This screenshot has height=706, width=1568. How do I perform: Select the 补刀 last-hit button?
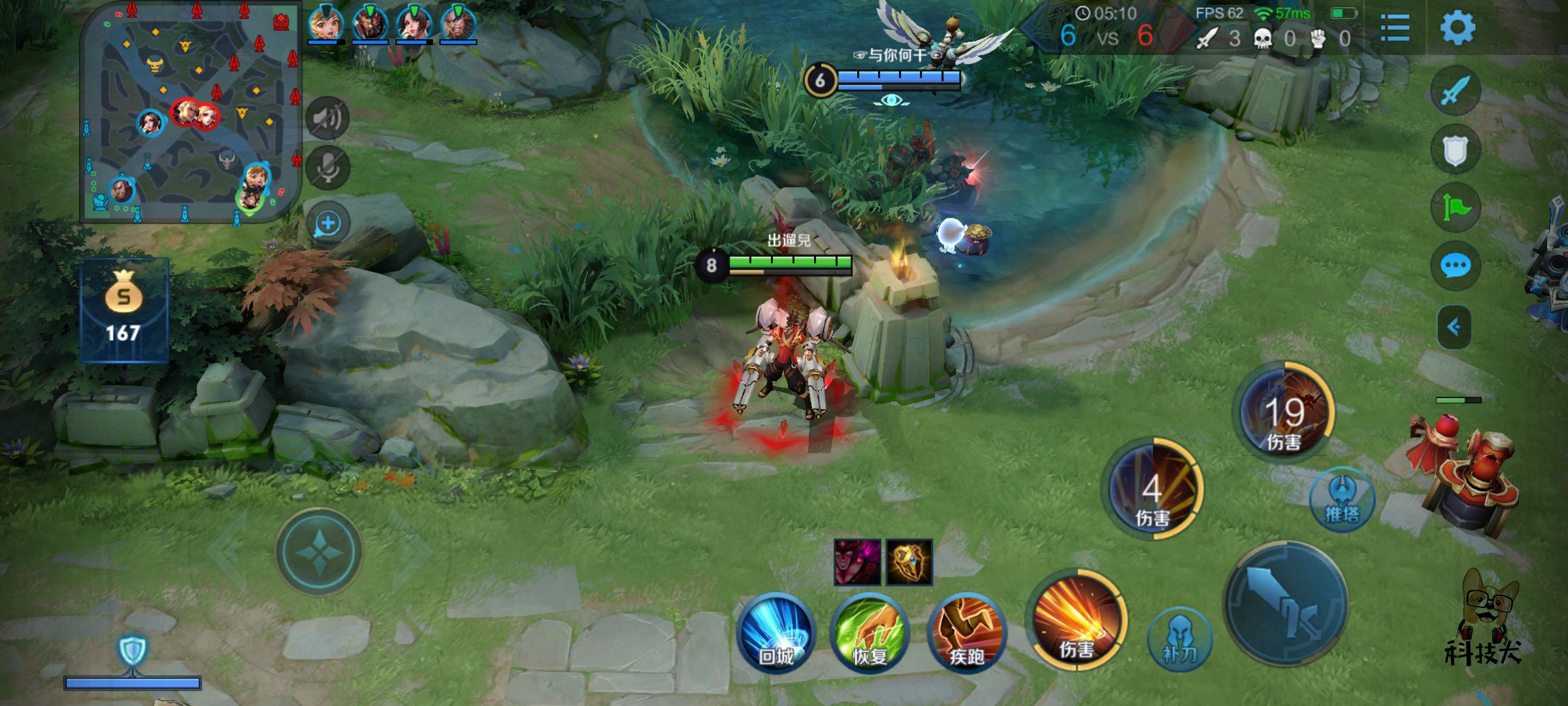click(1179, 639)
